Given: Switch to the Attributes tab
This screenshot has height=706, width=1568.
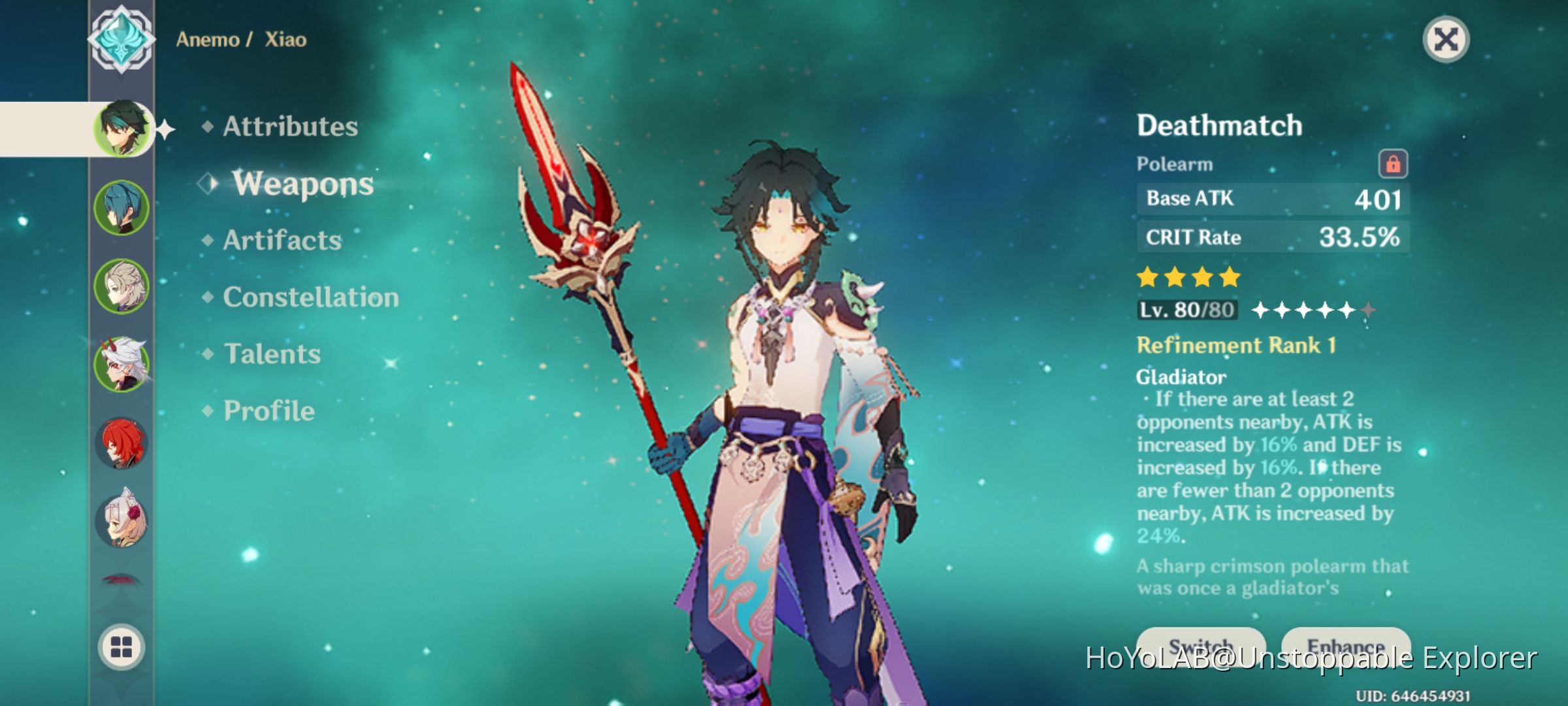Looking at the screenshot, I should [x=289, y=127].
